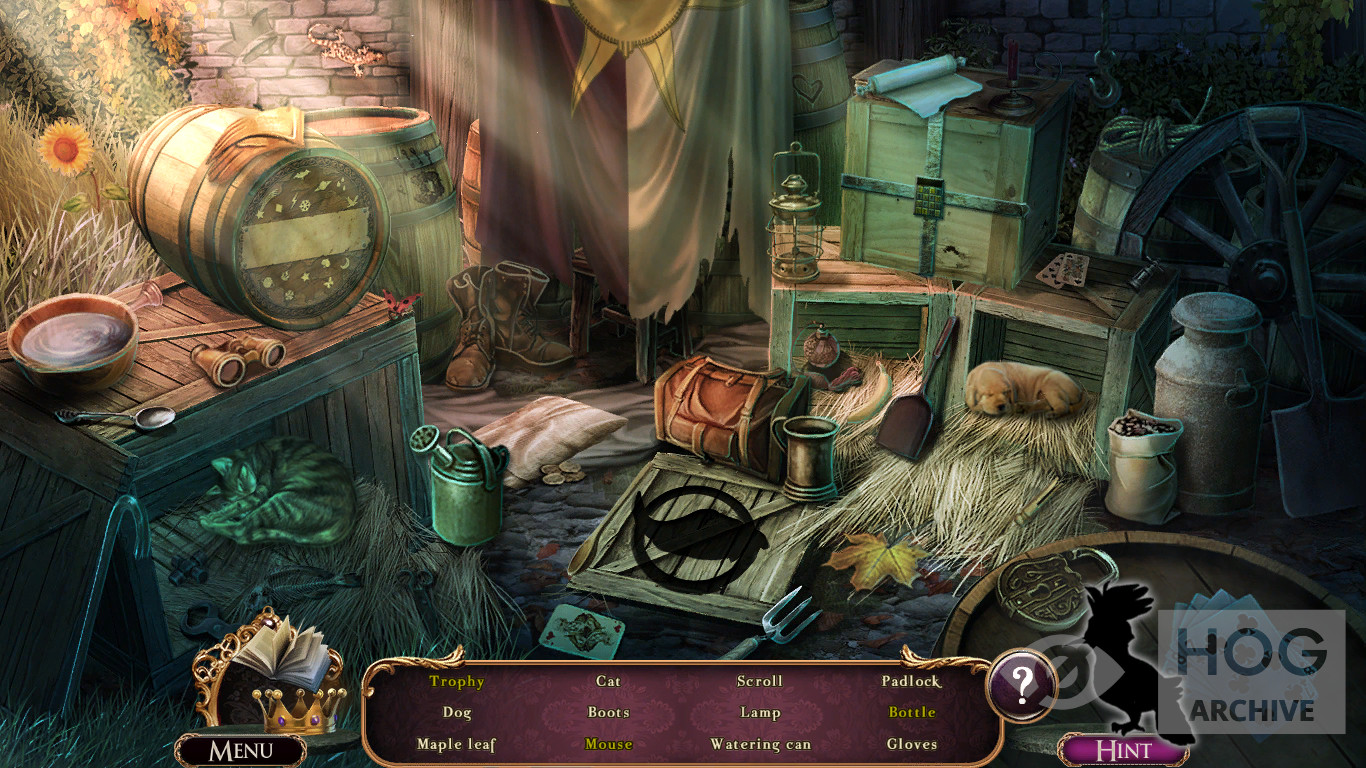Click the purple question mark help button
This screenshot has height=768, width=1366.
pyautogui.click(x=1021, y=685)
